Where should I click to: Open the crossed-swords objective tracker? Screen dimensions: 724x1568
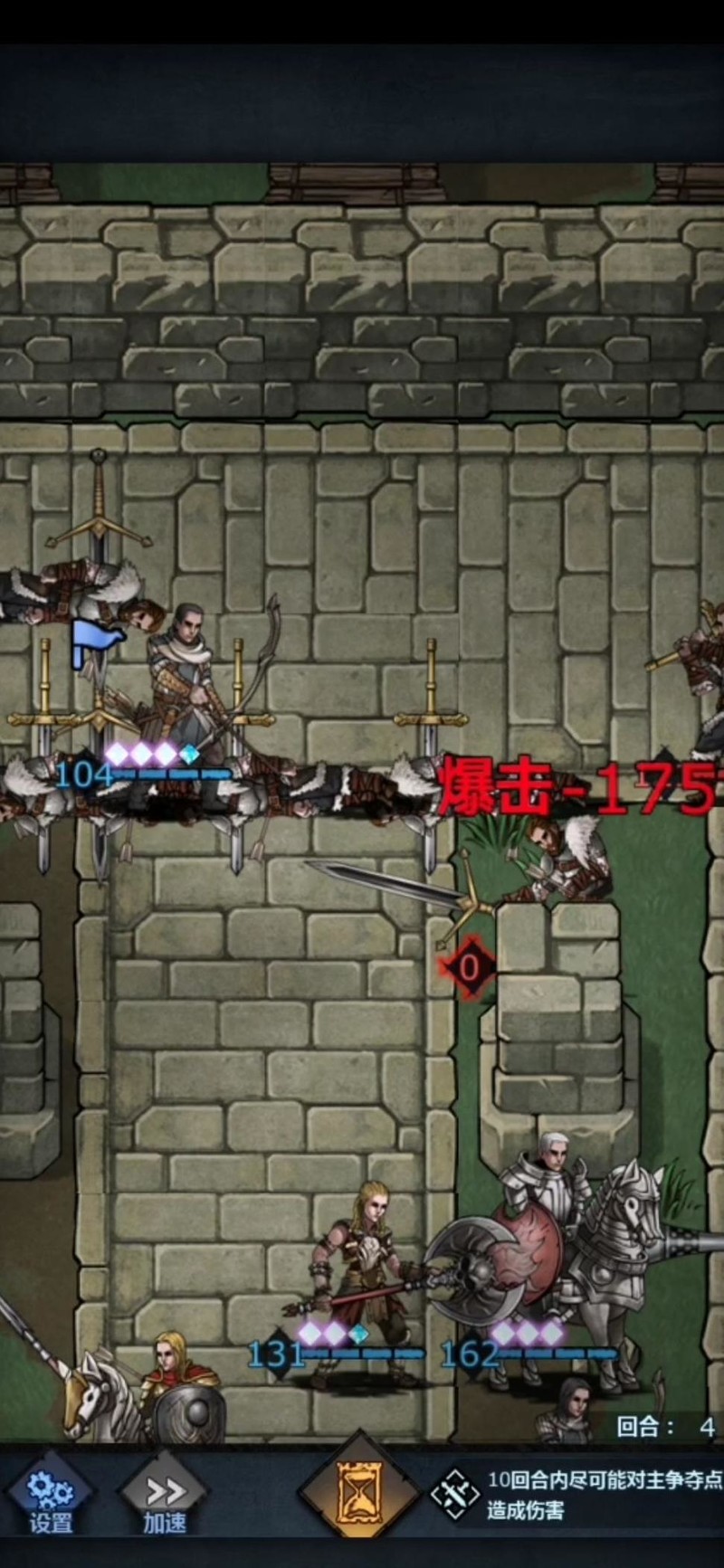point(455,1495)
